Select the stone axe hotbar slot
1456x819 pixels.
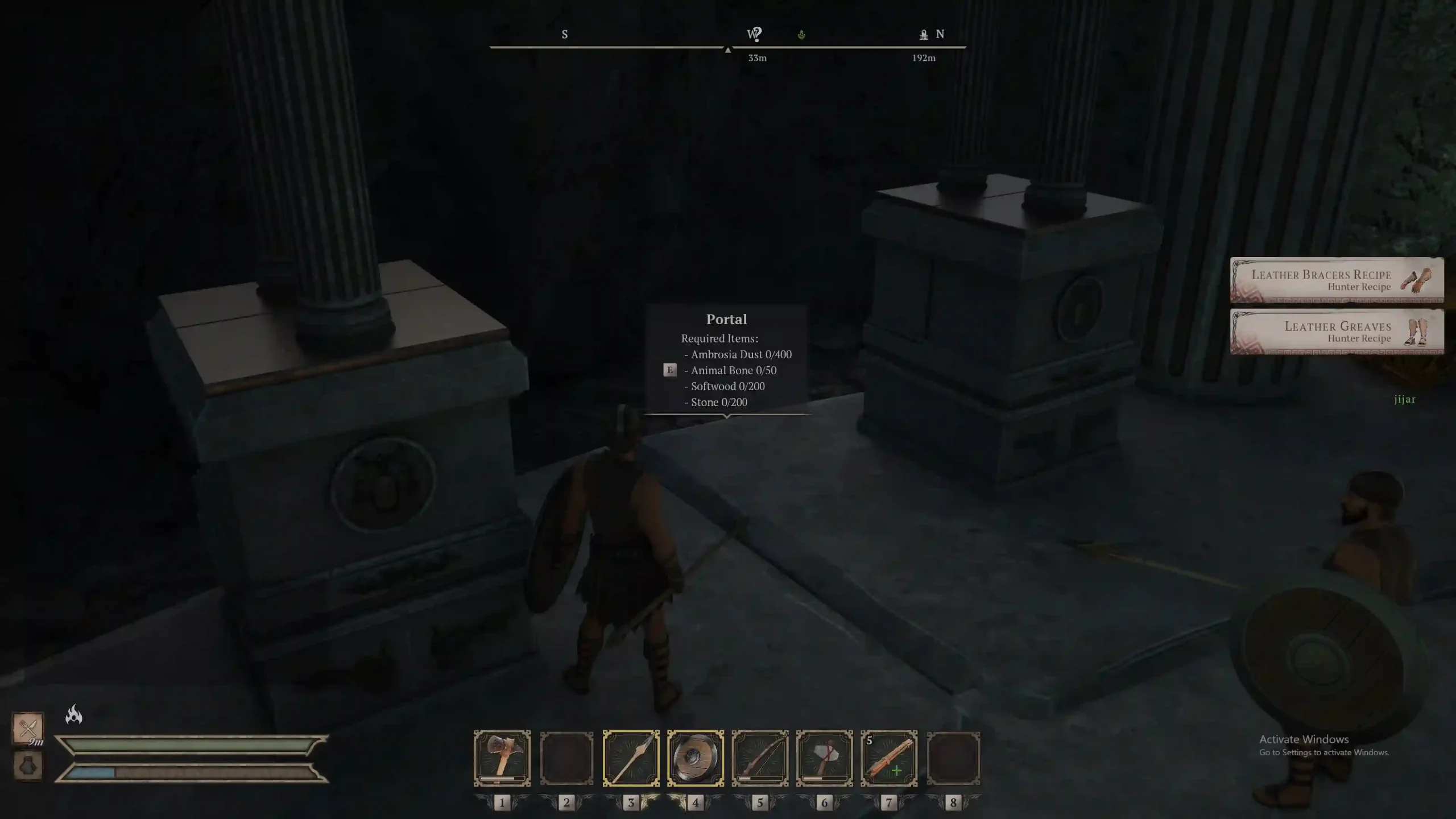[824, 758]
